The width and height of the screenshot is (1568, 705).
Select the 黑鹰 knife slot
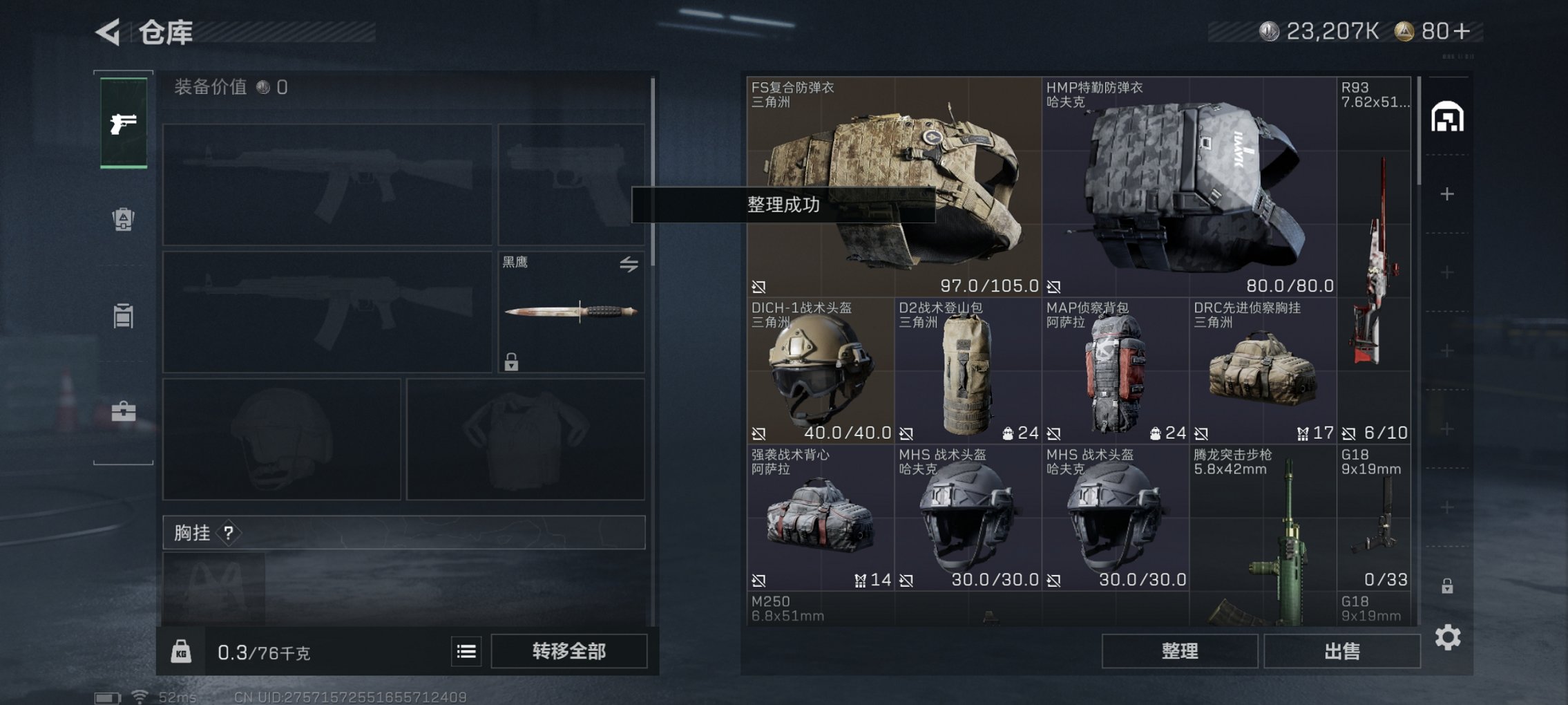coord(571,312)
